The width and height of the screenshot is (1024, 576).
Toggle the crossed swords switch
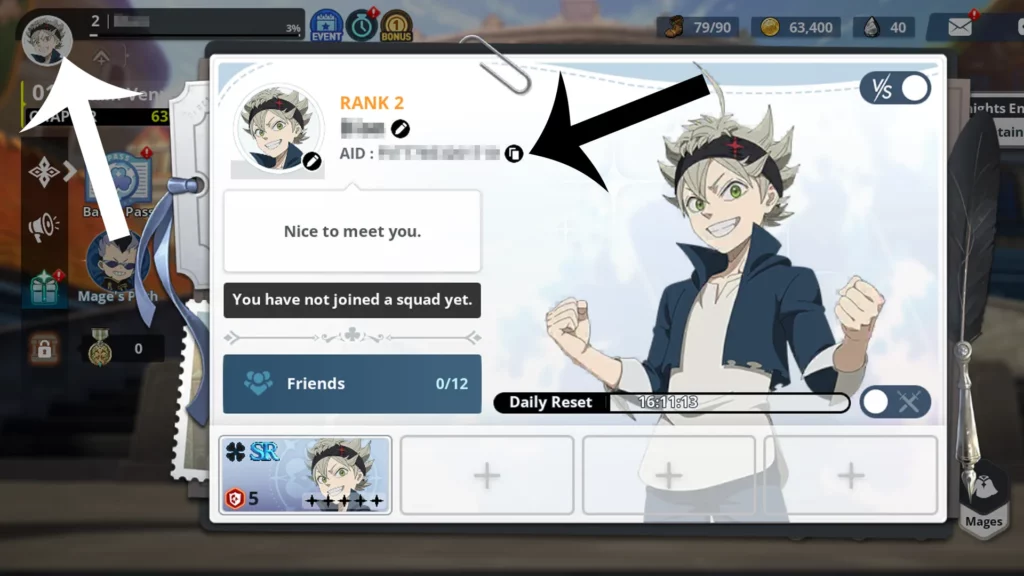click(895, 402)
